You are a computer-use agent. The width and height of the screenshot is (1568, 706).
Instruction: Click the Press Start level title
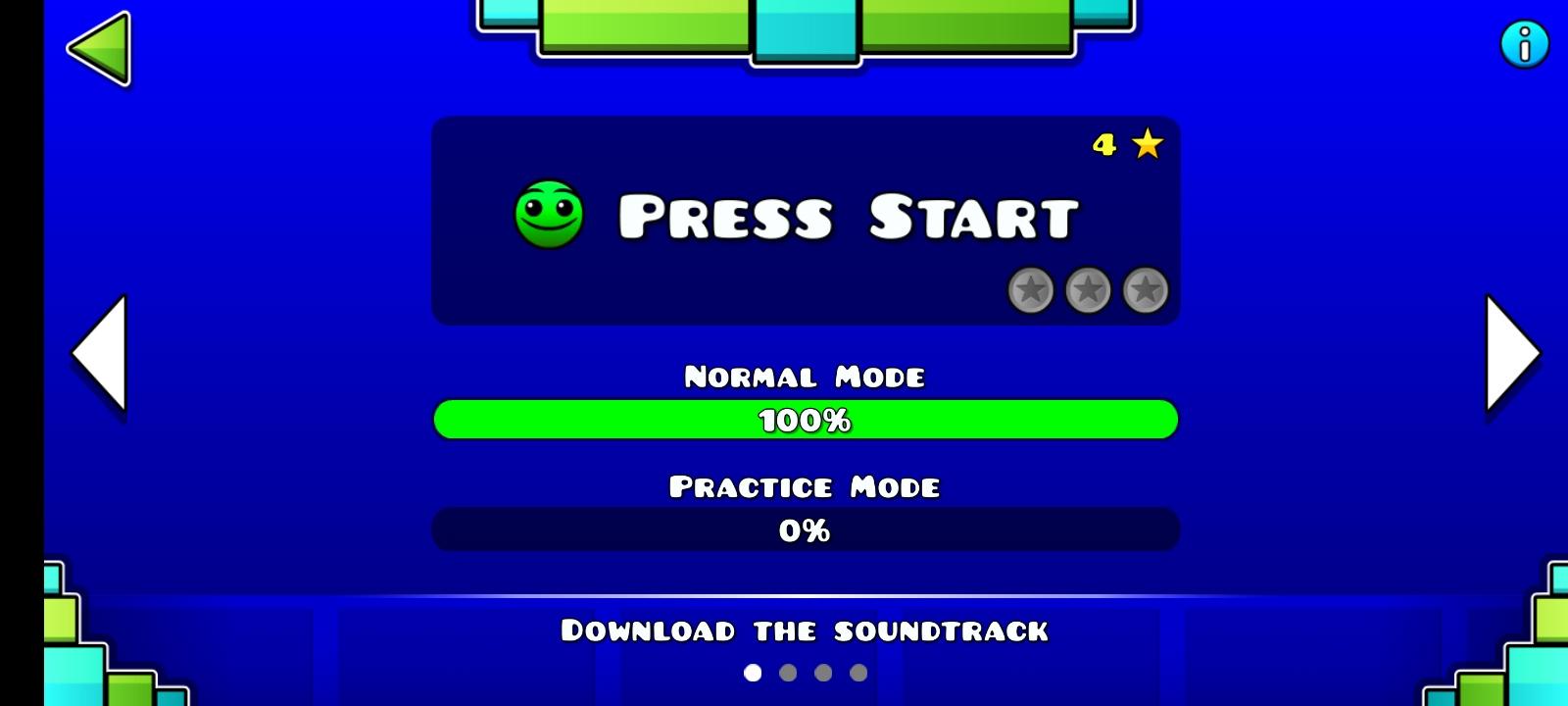849,216
